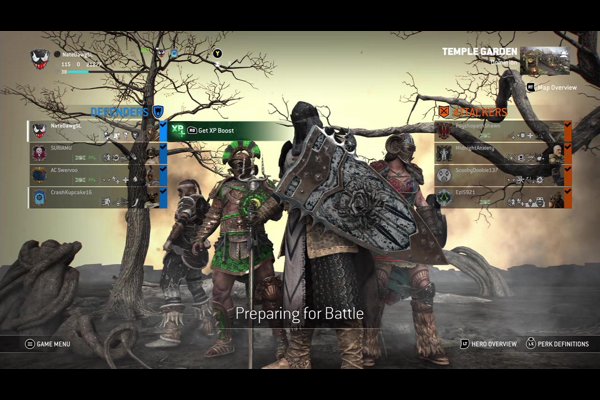This screenshot has width=600, height=400.
Task: Click the Temple Garden map thumbnail
Action: (545, 60)
